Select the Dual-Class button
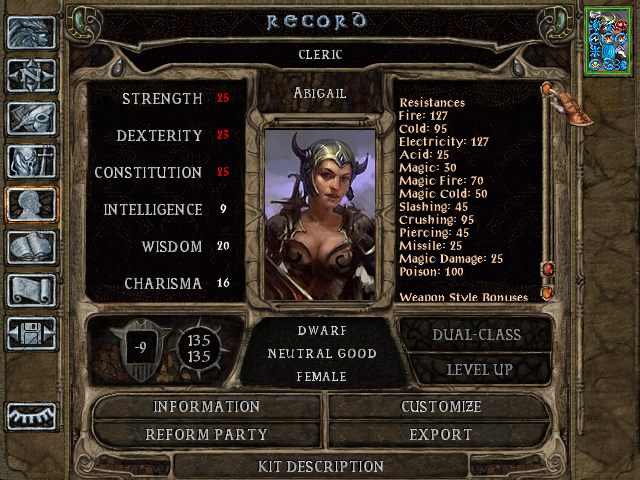Viewport: 640px width, 480px height. [474, 335]
